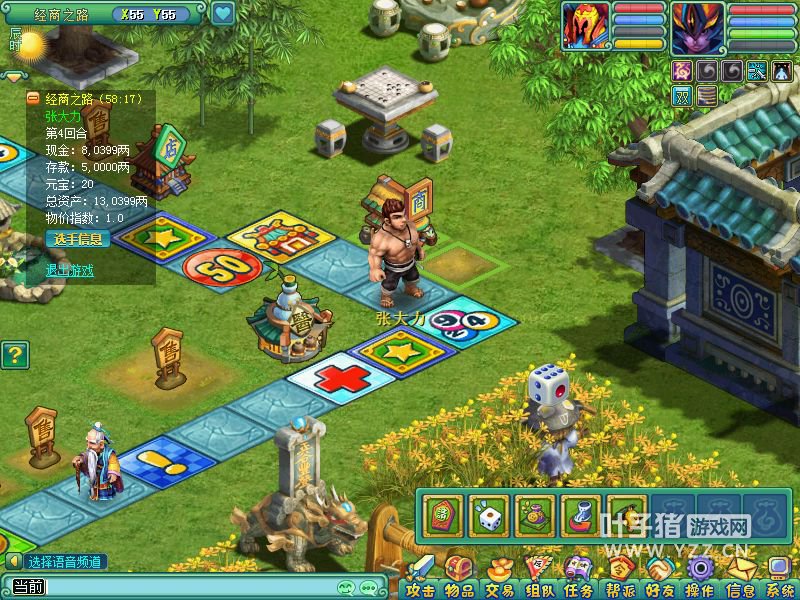Collapse the 经商之路 info panel
The image size is (800, 600).
(33, 98)
